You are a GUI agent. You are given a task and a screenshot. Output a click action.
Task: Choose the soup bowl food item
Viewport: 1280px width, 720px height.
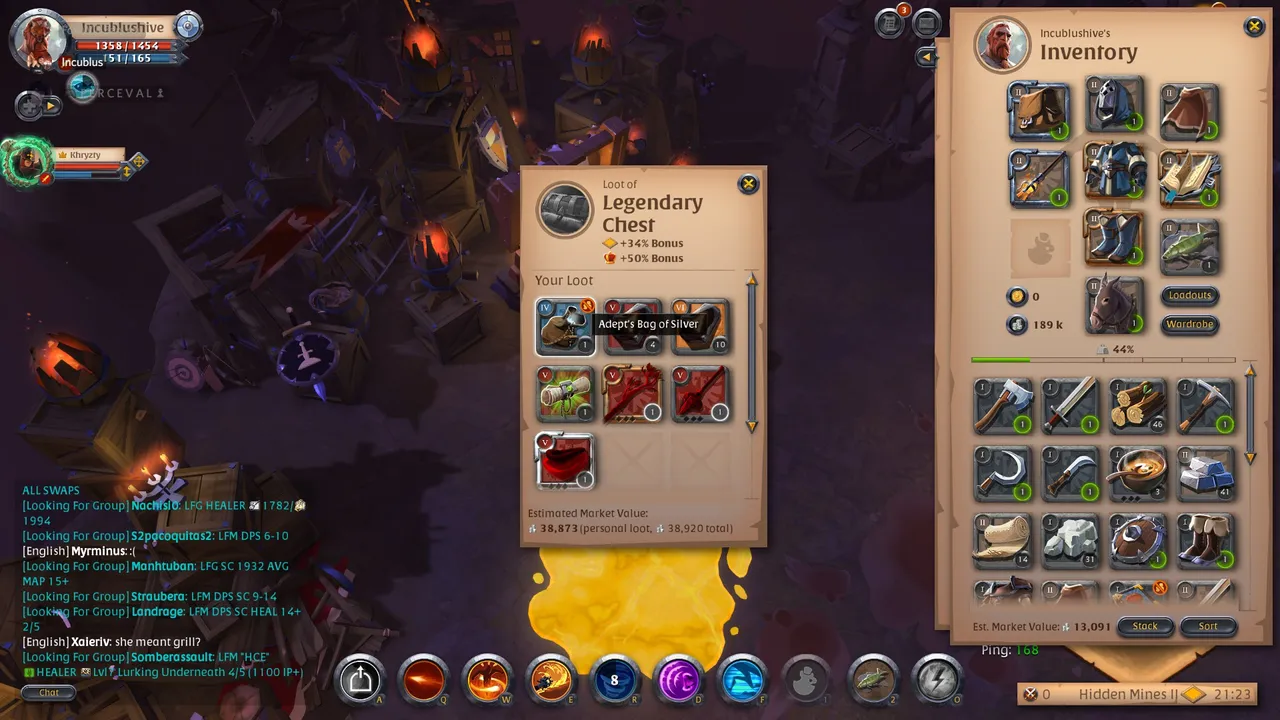(x=1138, y=472)
